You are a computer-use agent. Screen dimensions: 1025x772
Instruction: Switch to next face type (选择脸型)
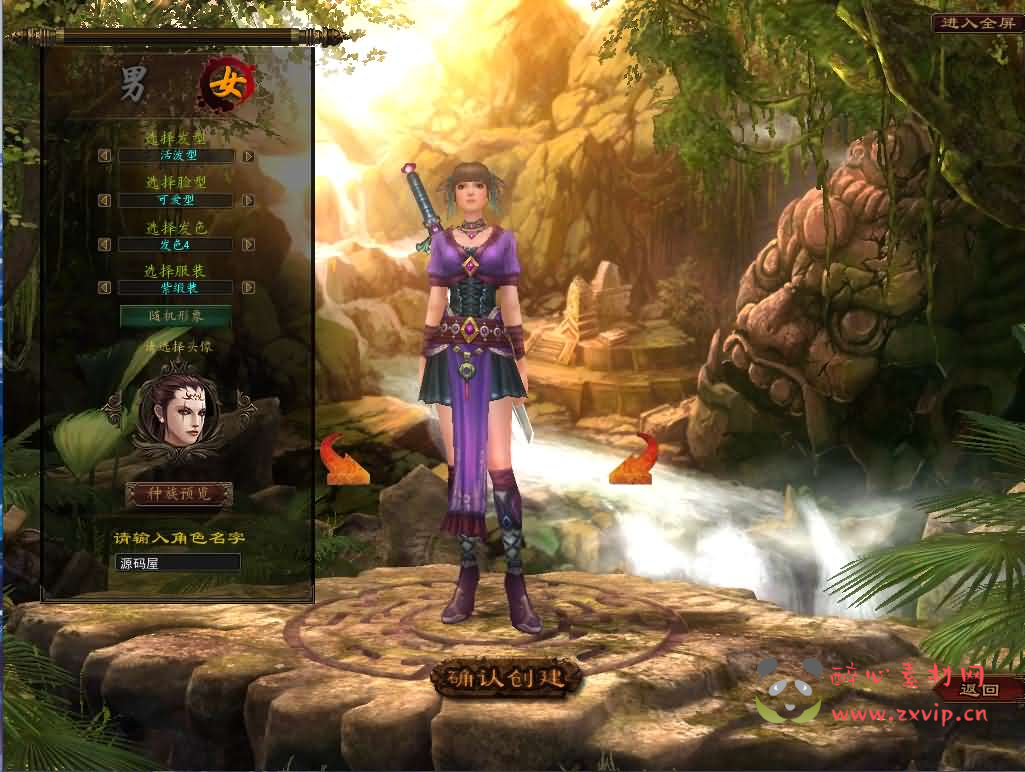point(248,200)
